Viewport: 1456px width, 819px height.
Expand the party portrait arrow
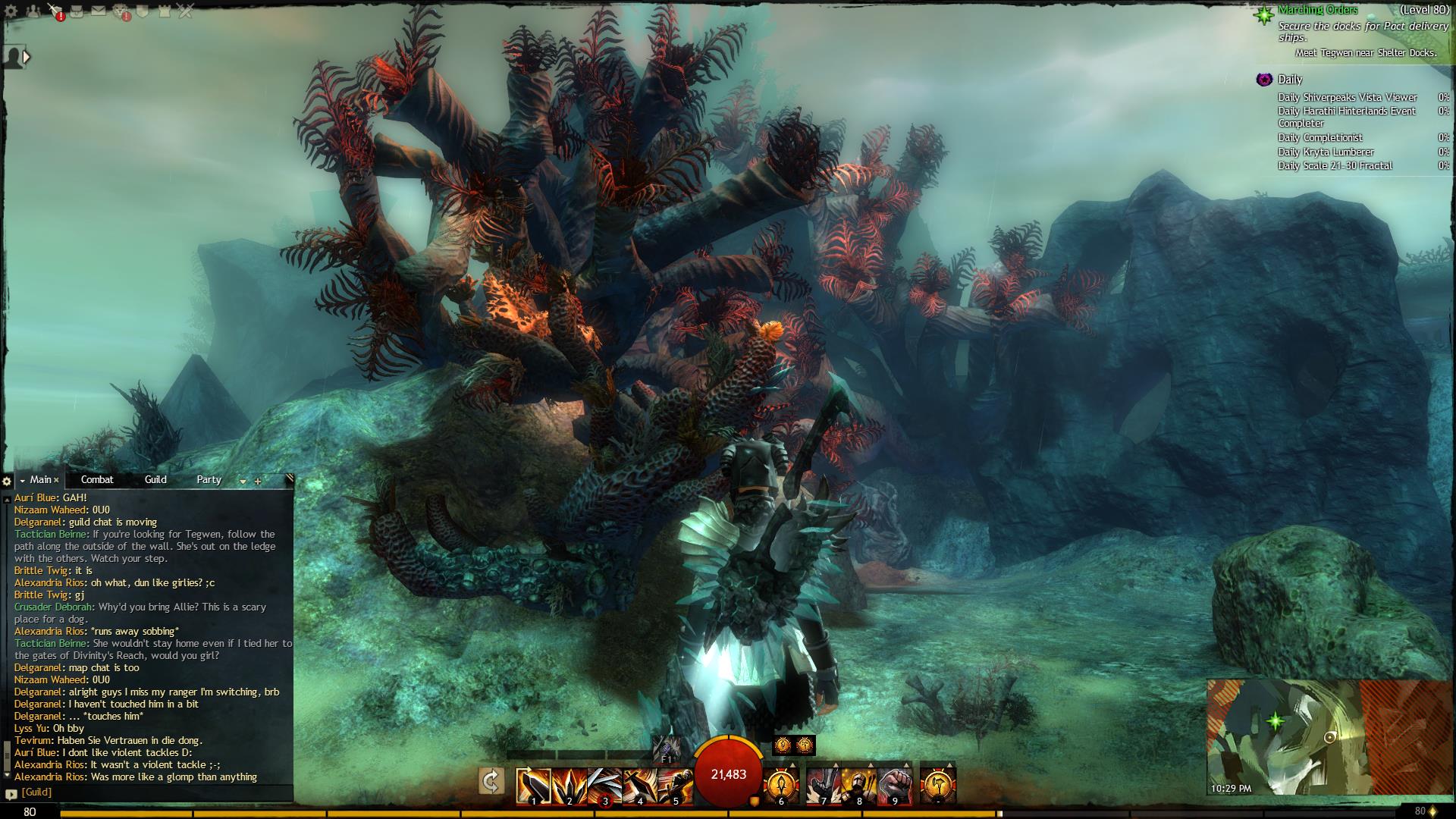(x=27, y=56)
